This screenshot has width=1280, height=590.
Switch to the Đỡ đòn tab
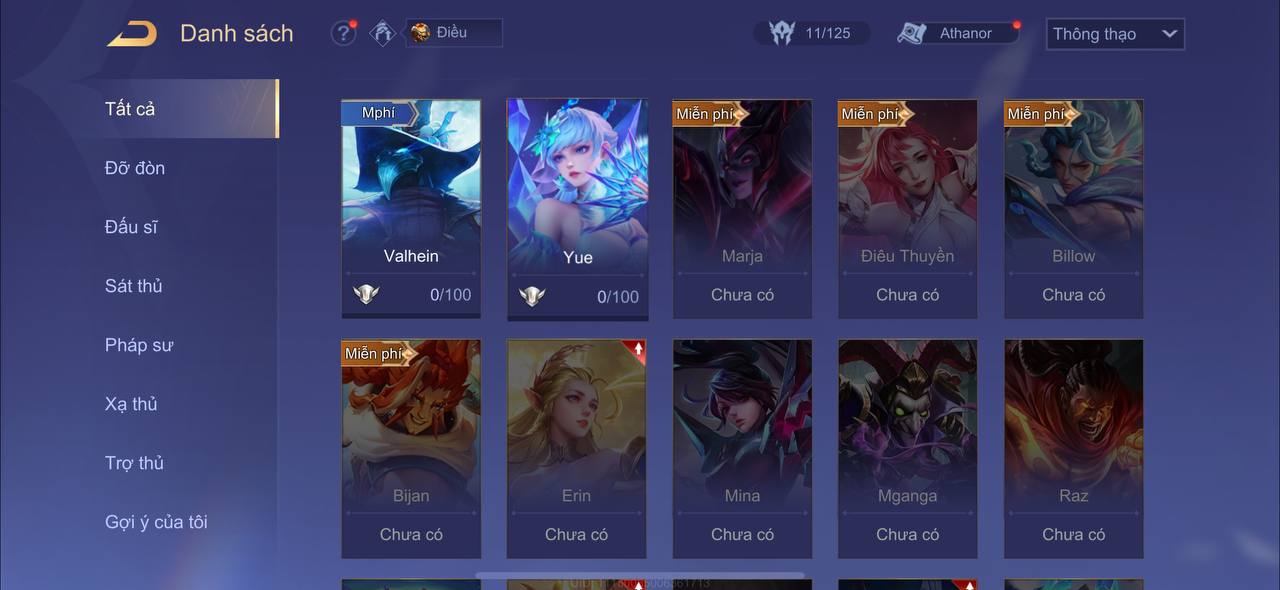pos(135,168)
